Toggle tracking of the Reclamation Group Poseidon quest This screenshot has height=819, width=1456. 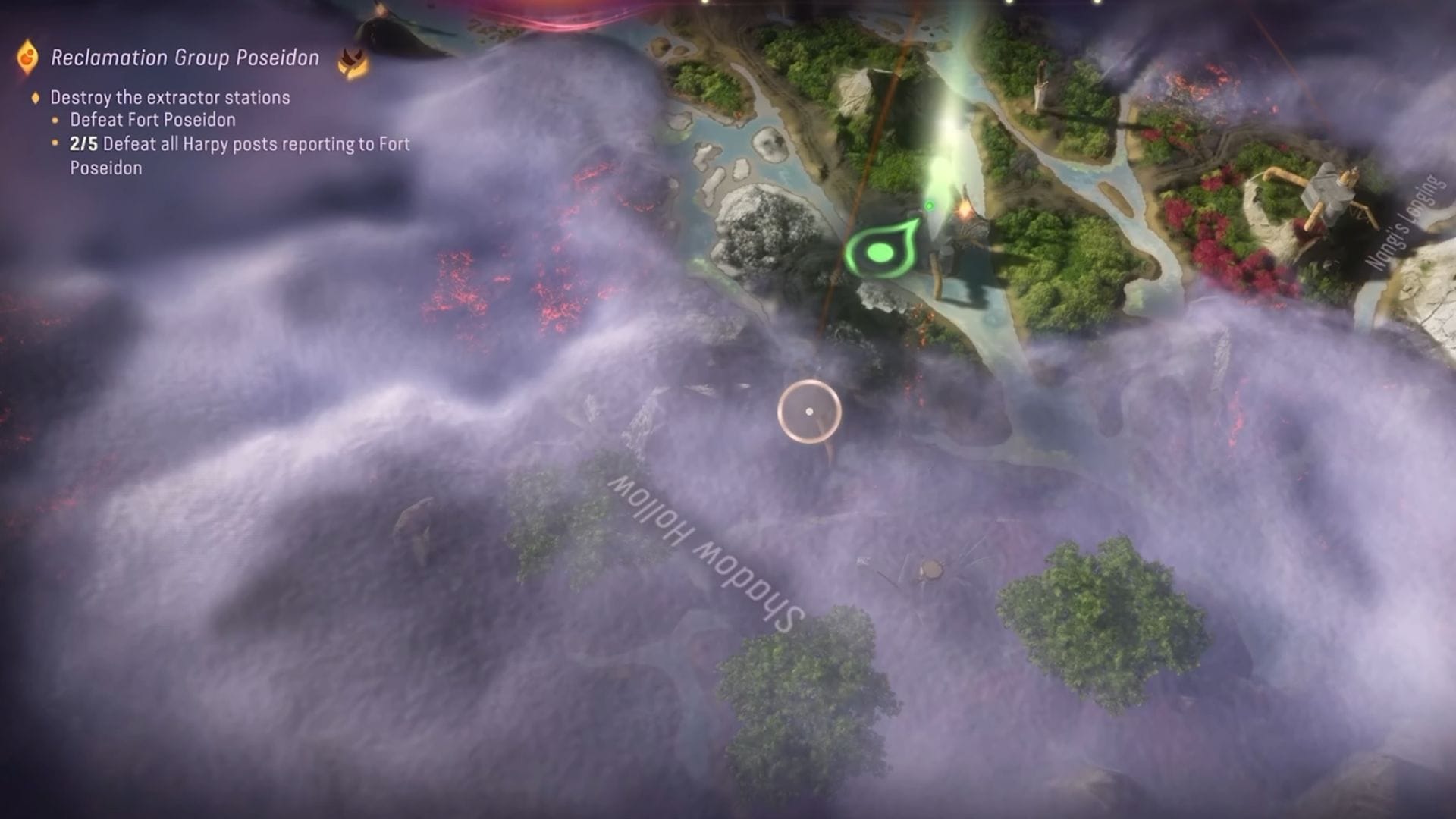[183, 55]
